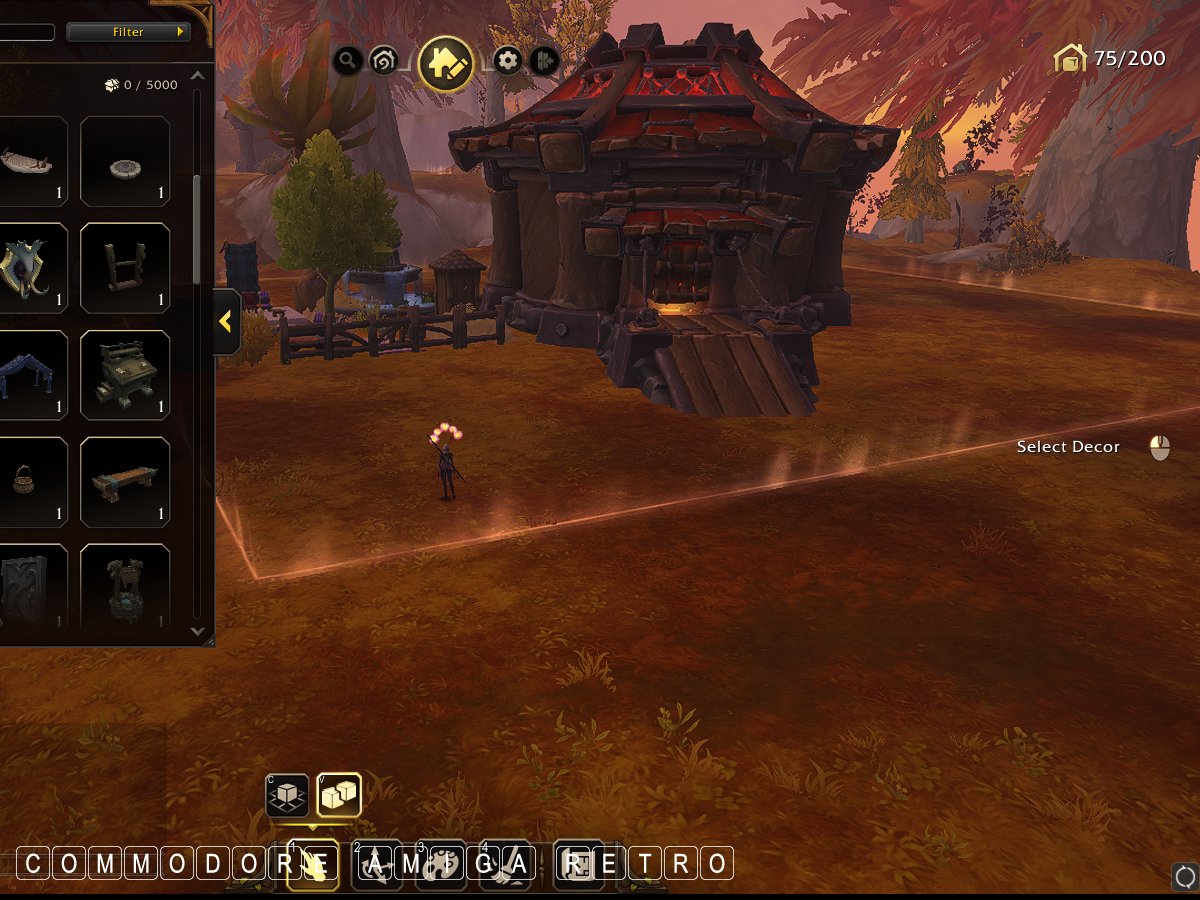Screen dimensions: 1200x900
Task: Choose the paint palette customize tool
Action: coord(441,864)
